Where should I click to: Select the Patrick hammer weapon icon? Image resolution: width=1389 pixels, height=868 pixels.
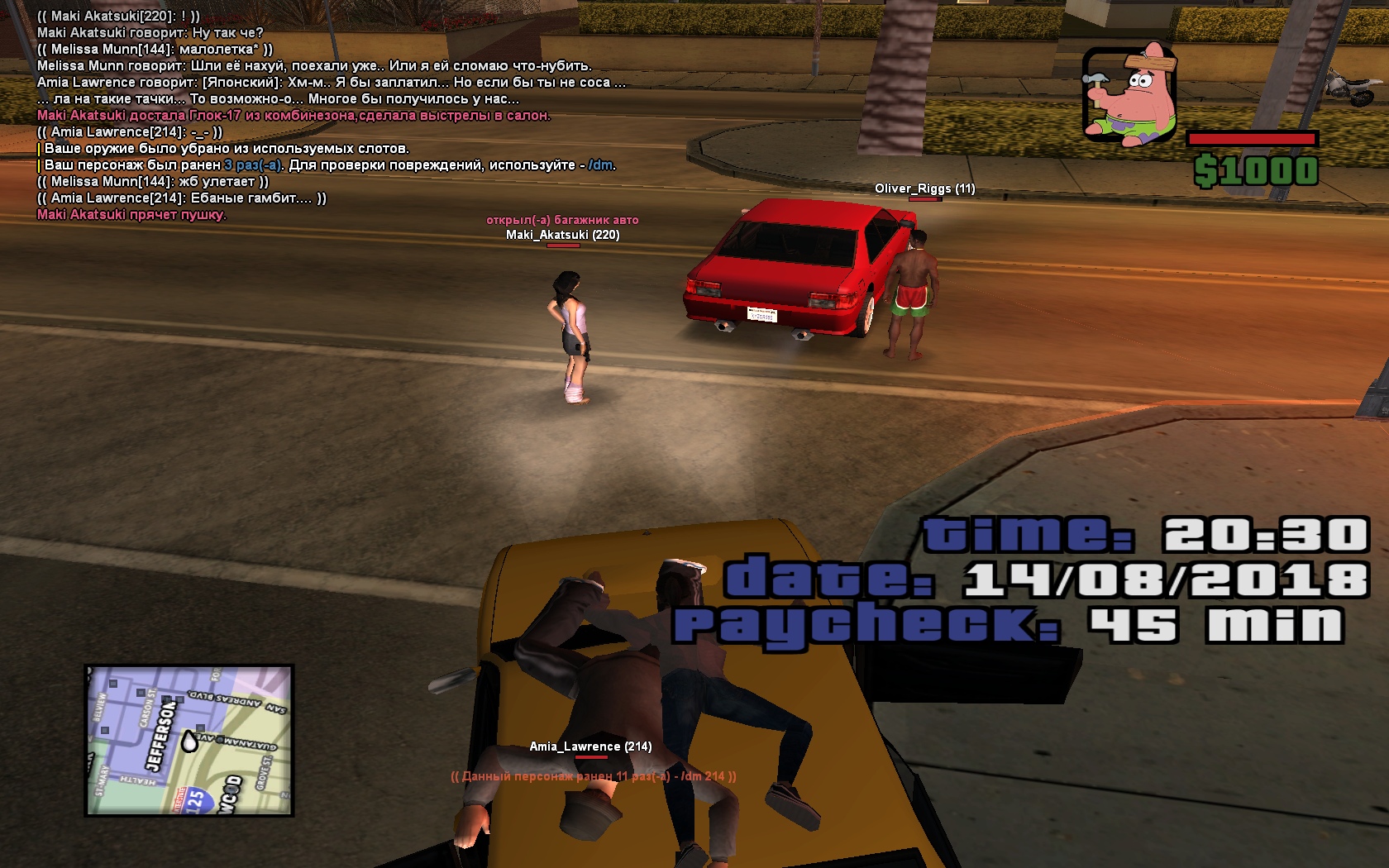click(x=1129, y=94)
